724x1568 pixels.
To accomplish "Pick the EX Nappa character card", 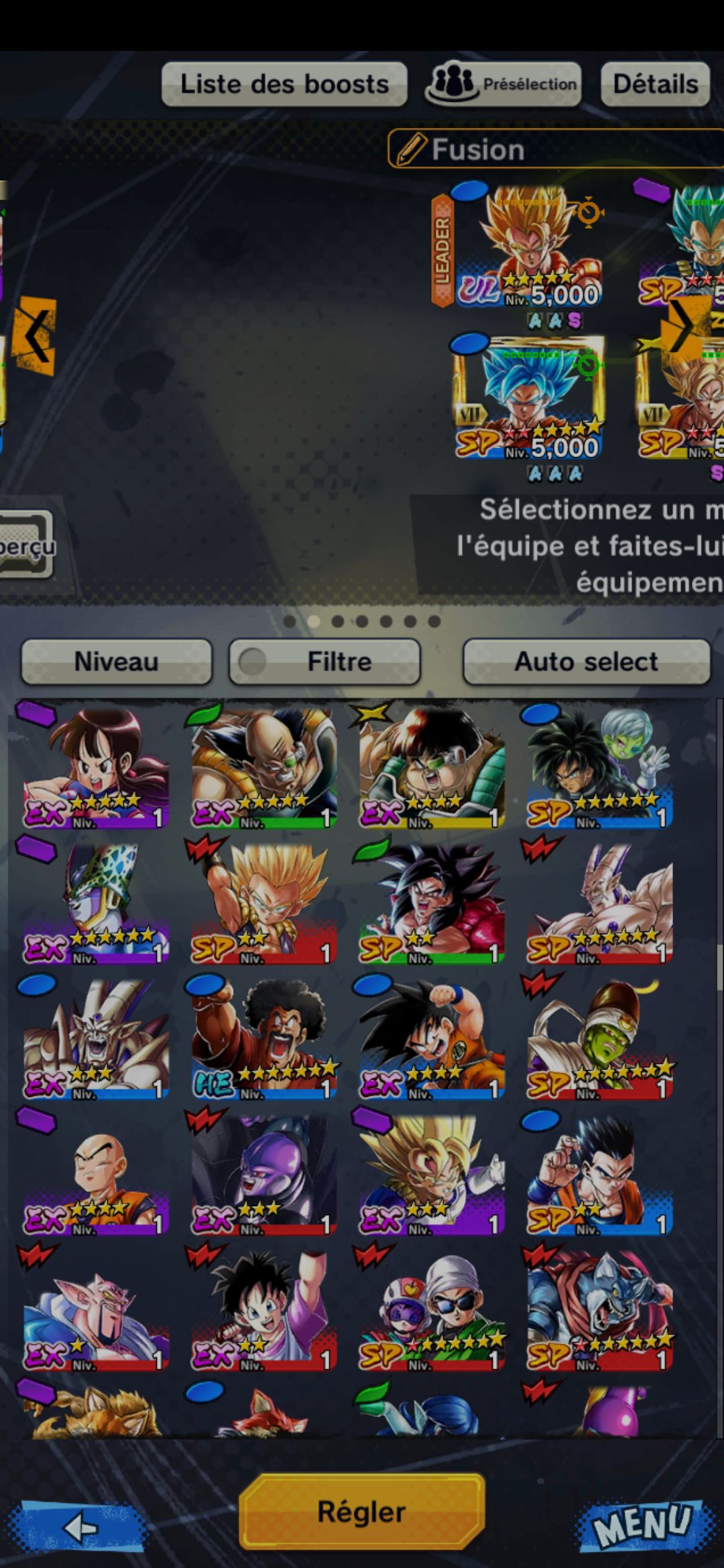I will [x=263, y=767].
